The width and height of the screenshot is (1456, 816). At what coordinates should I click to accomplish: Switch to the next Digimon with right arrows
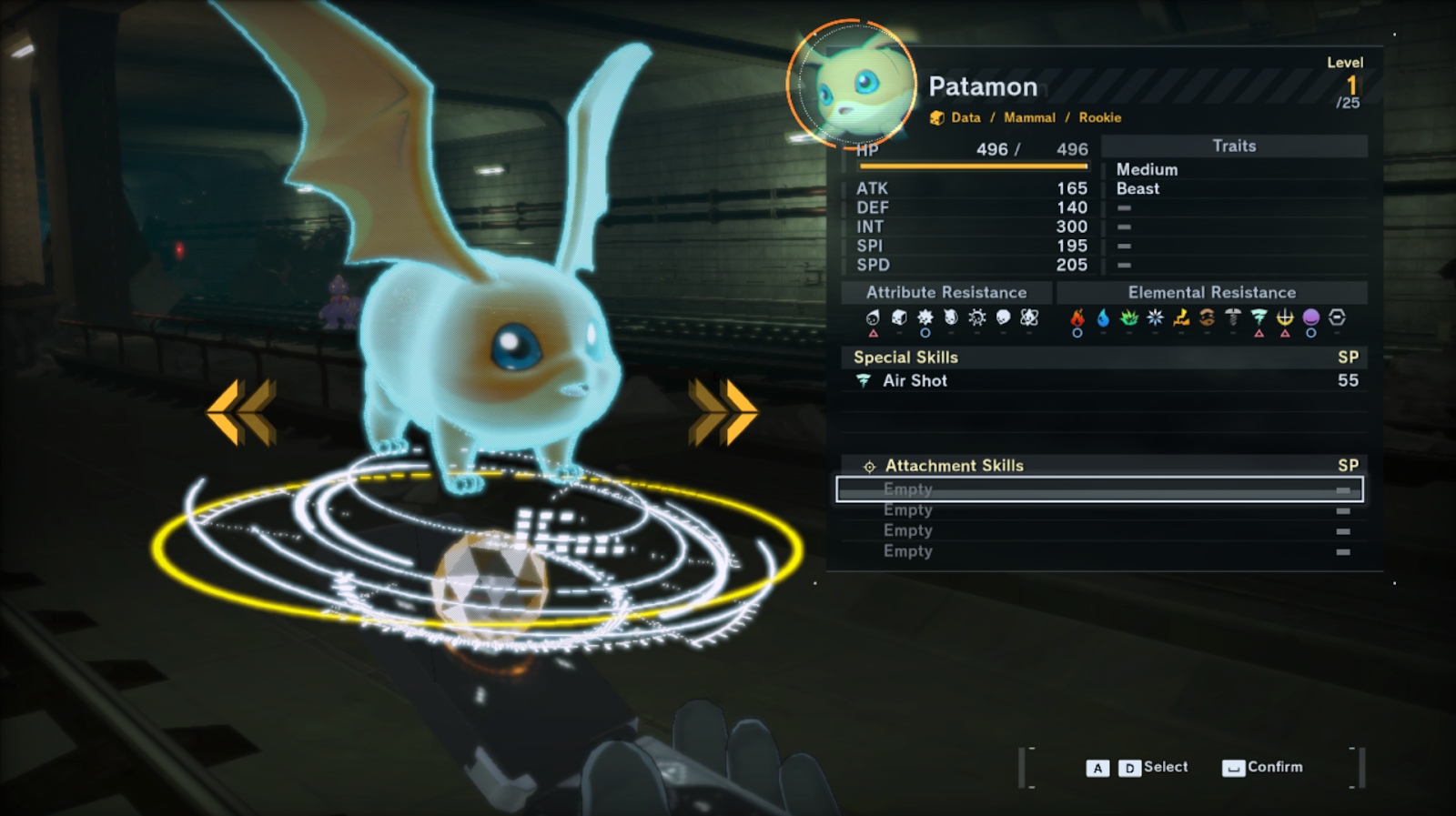pos(723,412)
